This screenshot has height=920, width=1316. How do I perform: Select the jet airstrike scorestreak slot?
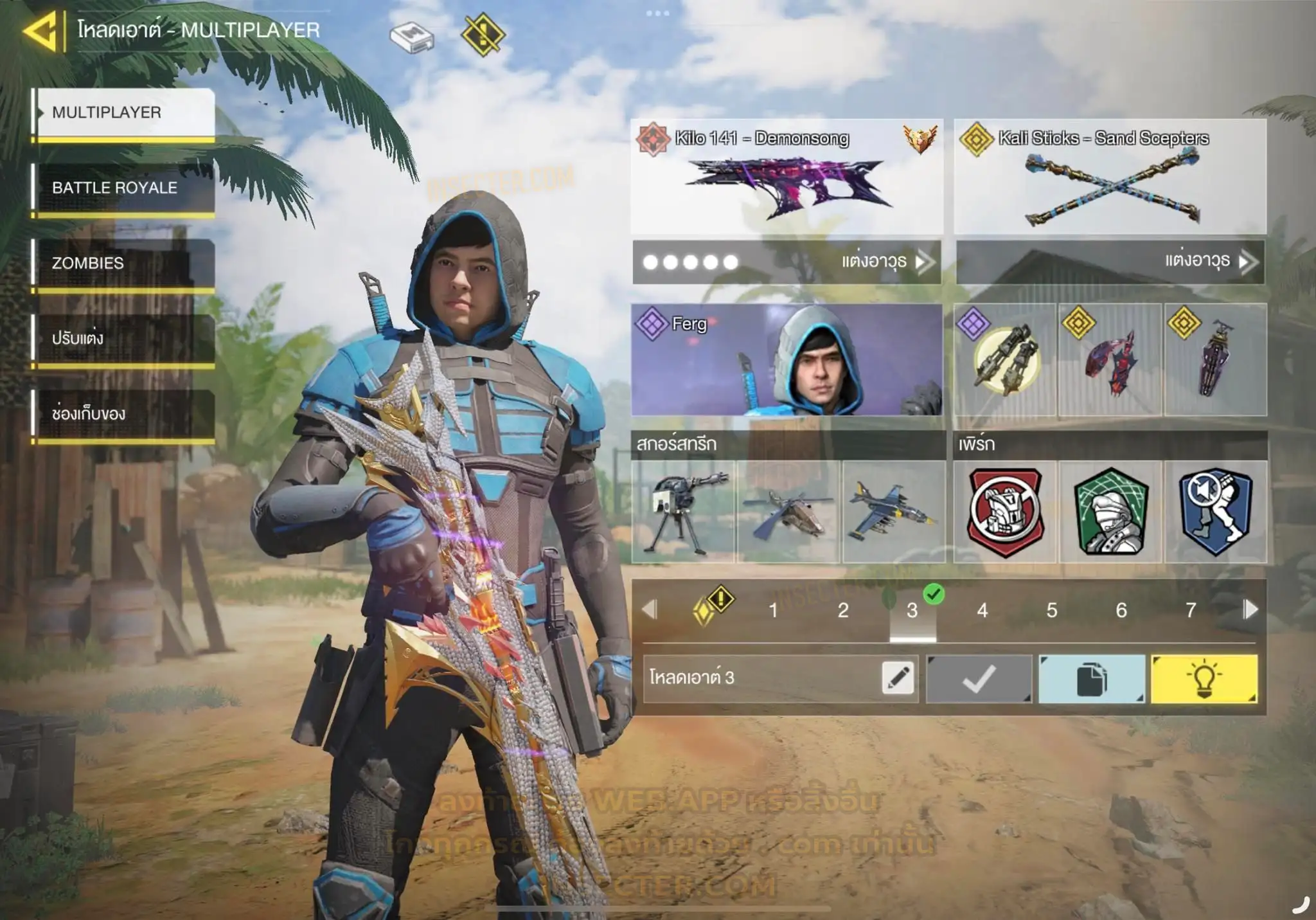point(893,512)
